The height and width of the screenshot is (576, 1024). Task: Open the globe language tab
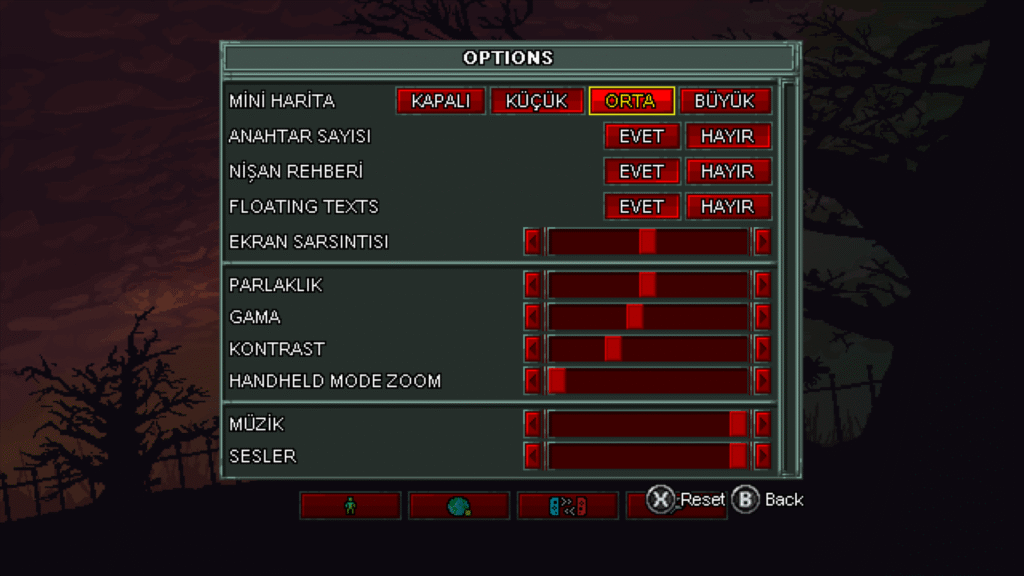coord(459,506)
